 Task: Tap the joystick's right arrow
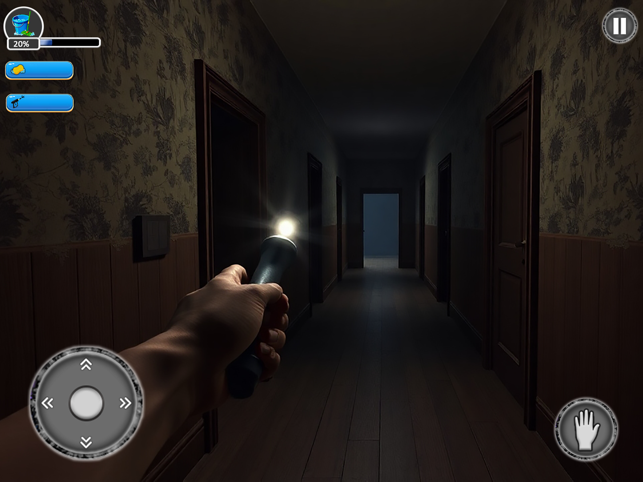click(x=125, y=403)
